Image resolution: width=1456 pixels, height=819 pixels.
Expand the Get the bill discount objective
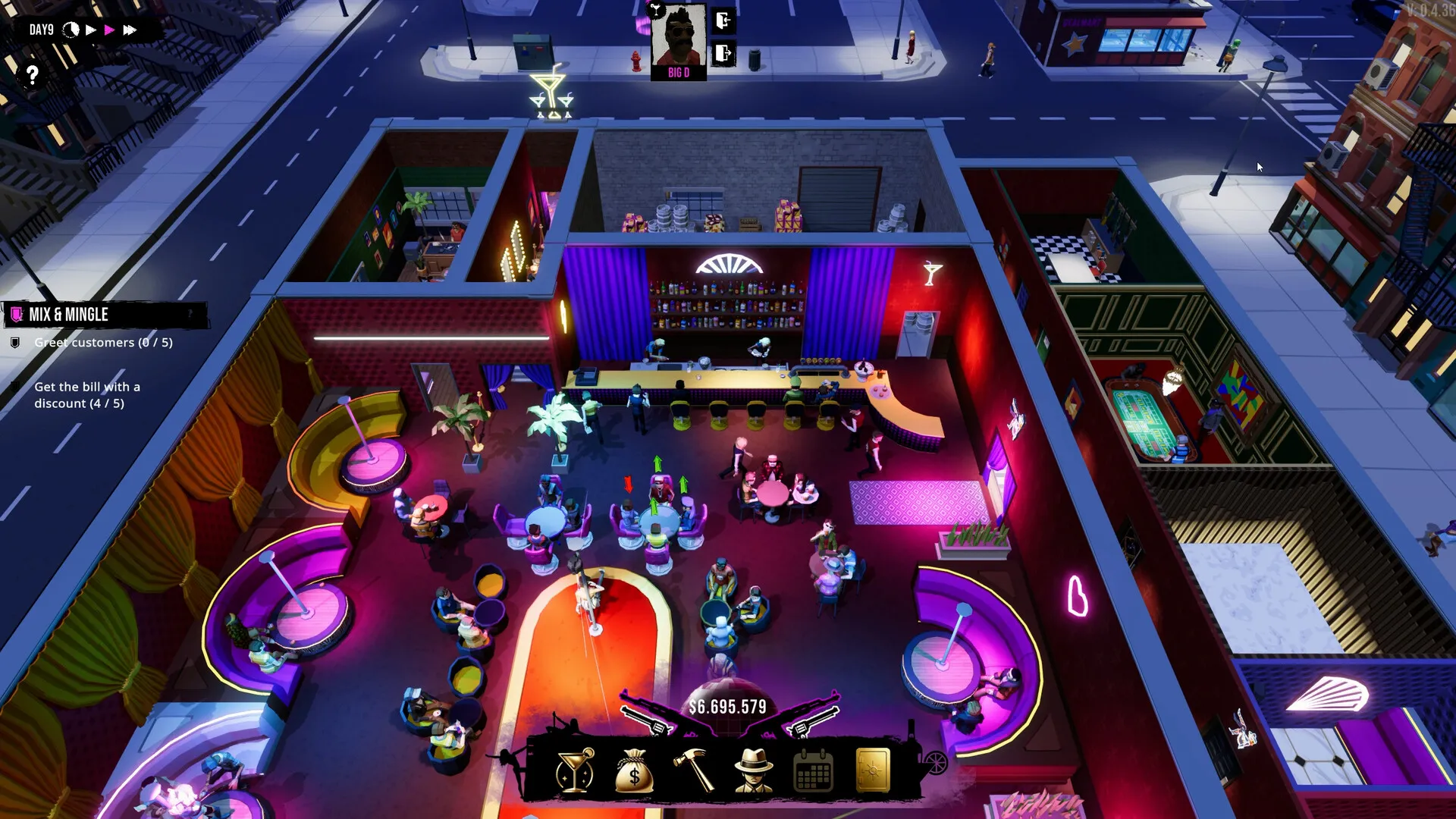point(87,395)
